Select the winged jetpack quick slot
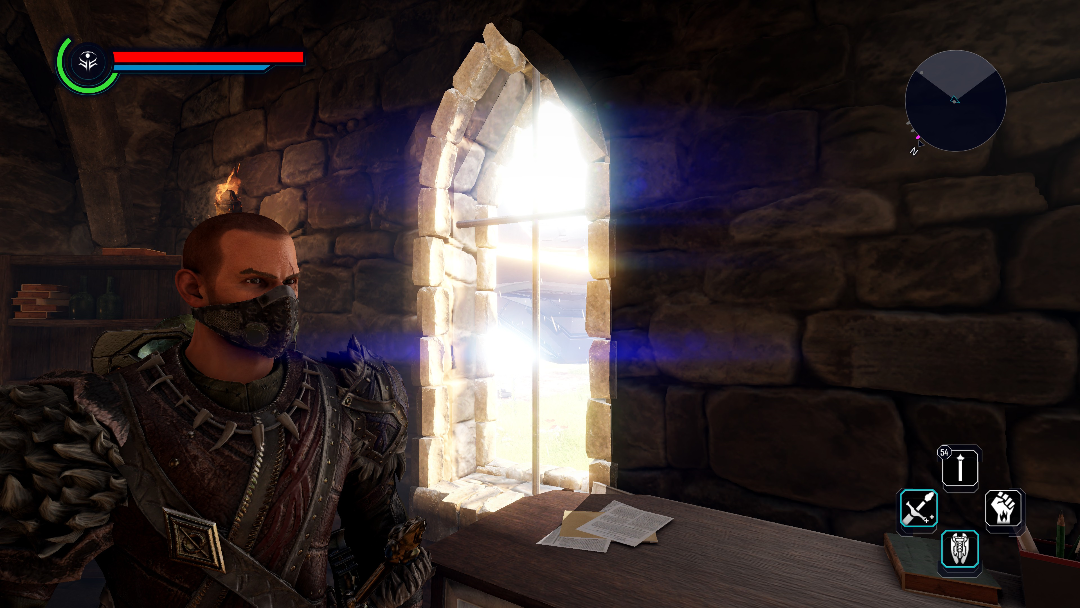Screen dimensions: 1080x608 [x=960, y=551]
